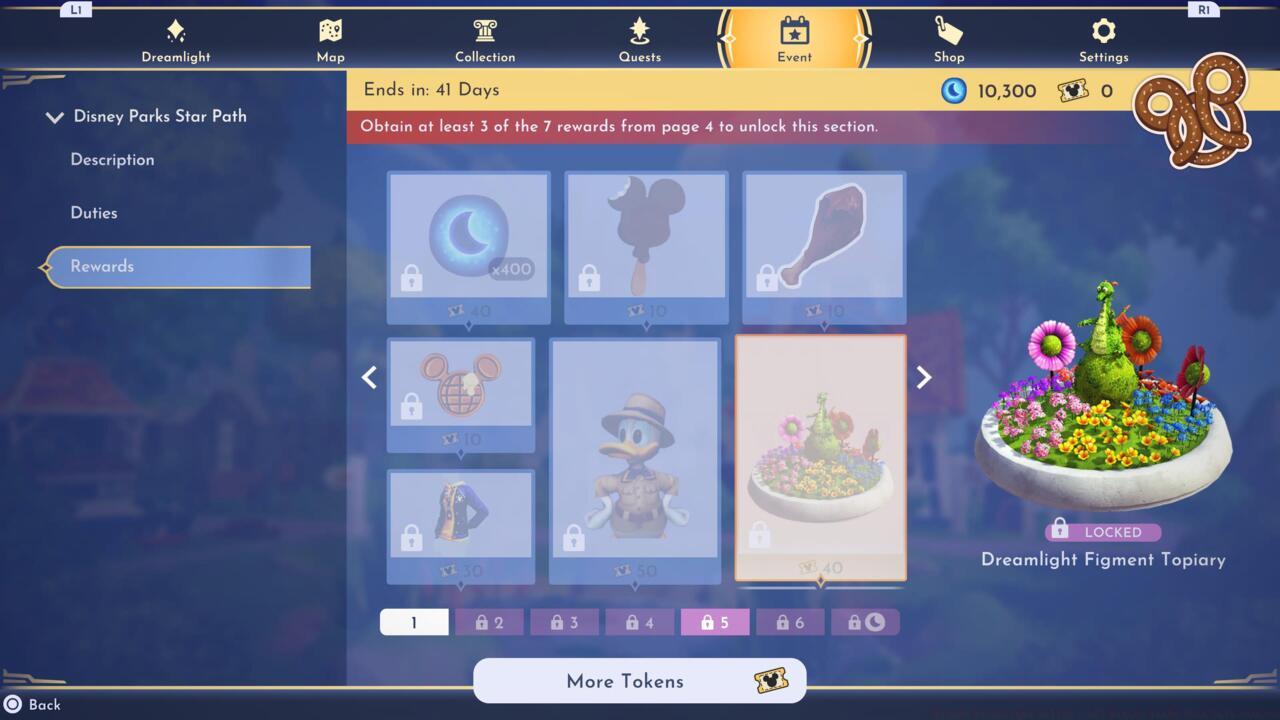1280x720 pixels.
Task: Go to the next rewards page arrow
Action: click(923, 377)
